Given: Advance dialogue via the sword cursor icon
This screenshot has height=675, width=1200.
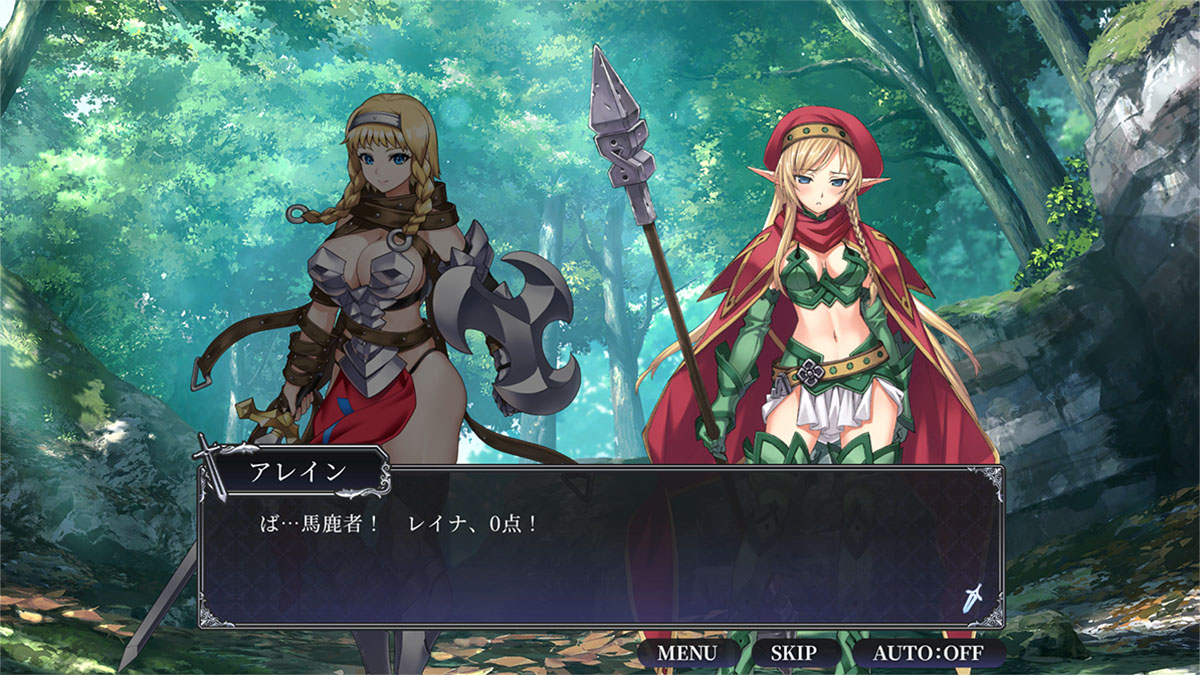Looking at the screenshot, I should click(973, 598).
